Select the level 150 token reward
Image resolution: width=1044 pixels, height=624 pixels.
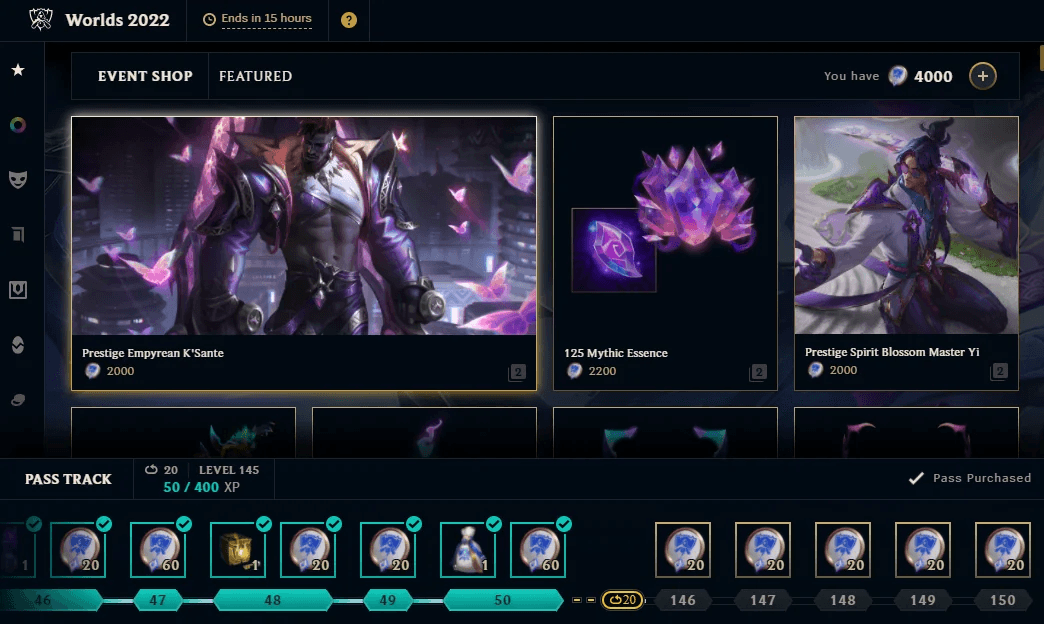coord(1003,550)
